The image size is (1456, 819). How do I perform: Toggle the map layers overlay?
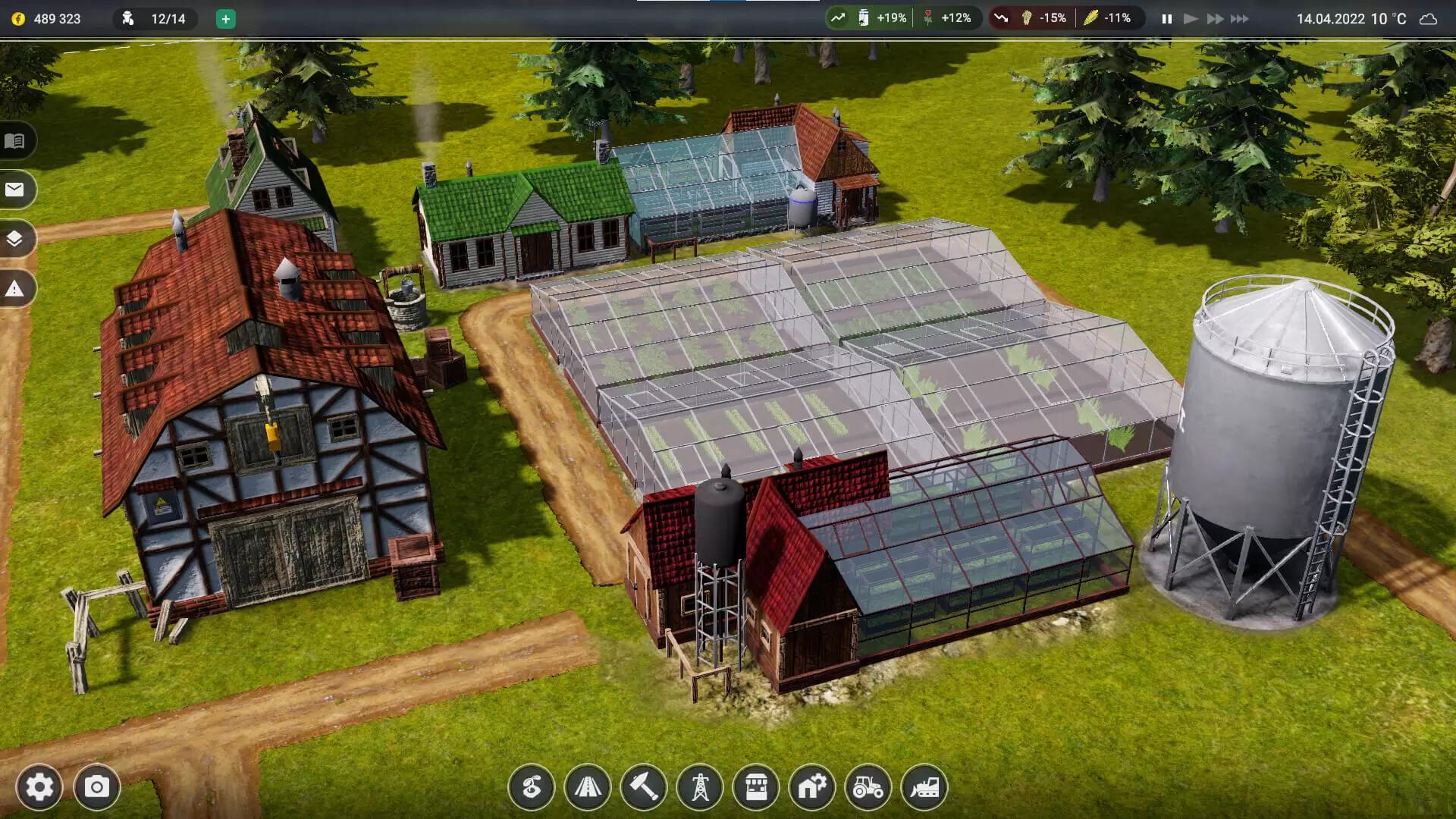point(15,239)
